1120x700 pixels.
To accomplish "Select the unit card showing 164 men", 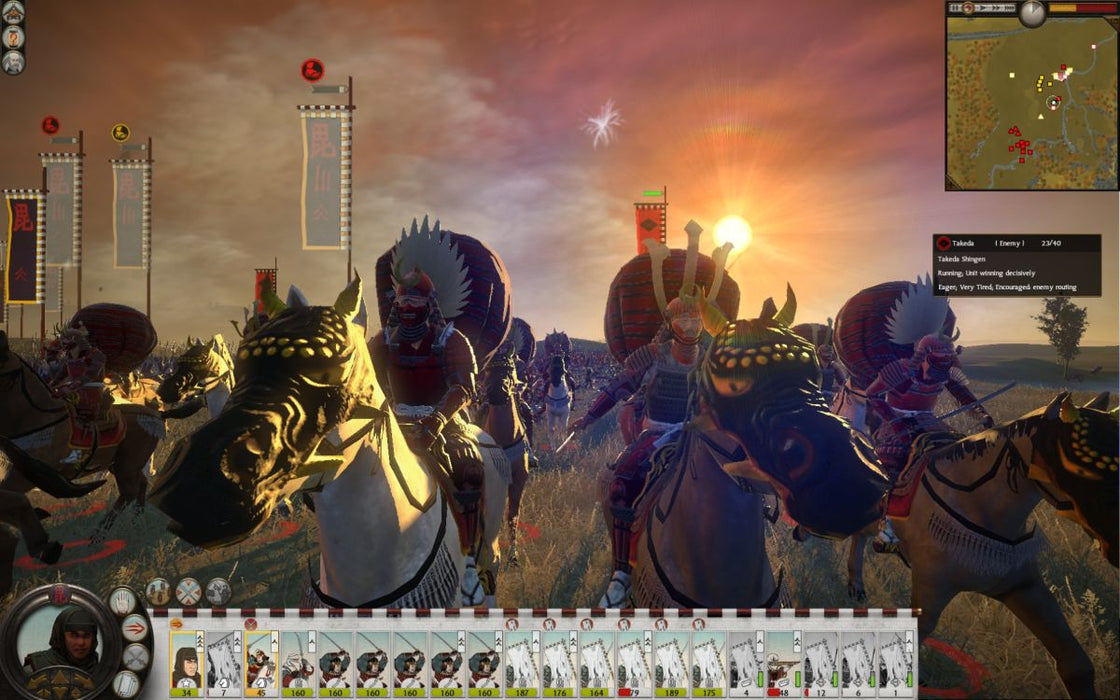I will click(598, 657).
